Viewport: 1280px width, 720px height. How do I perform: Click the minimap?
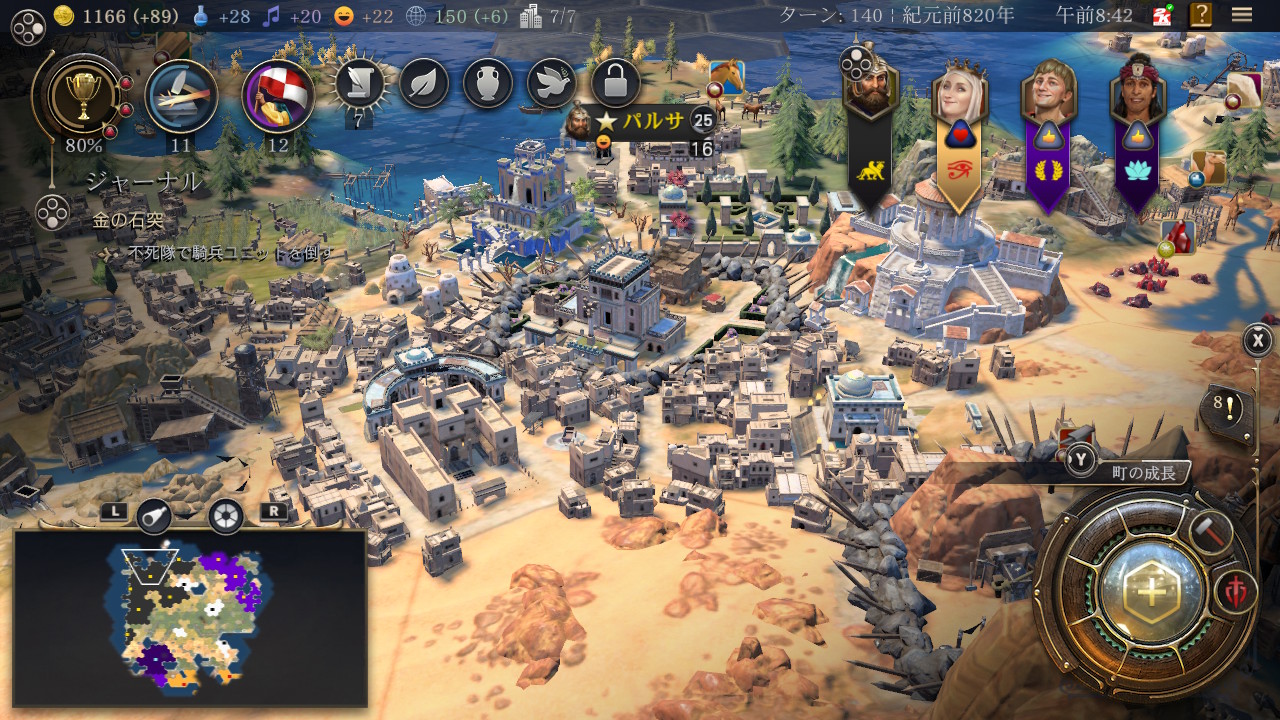[190, 618]
